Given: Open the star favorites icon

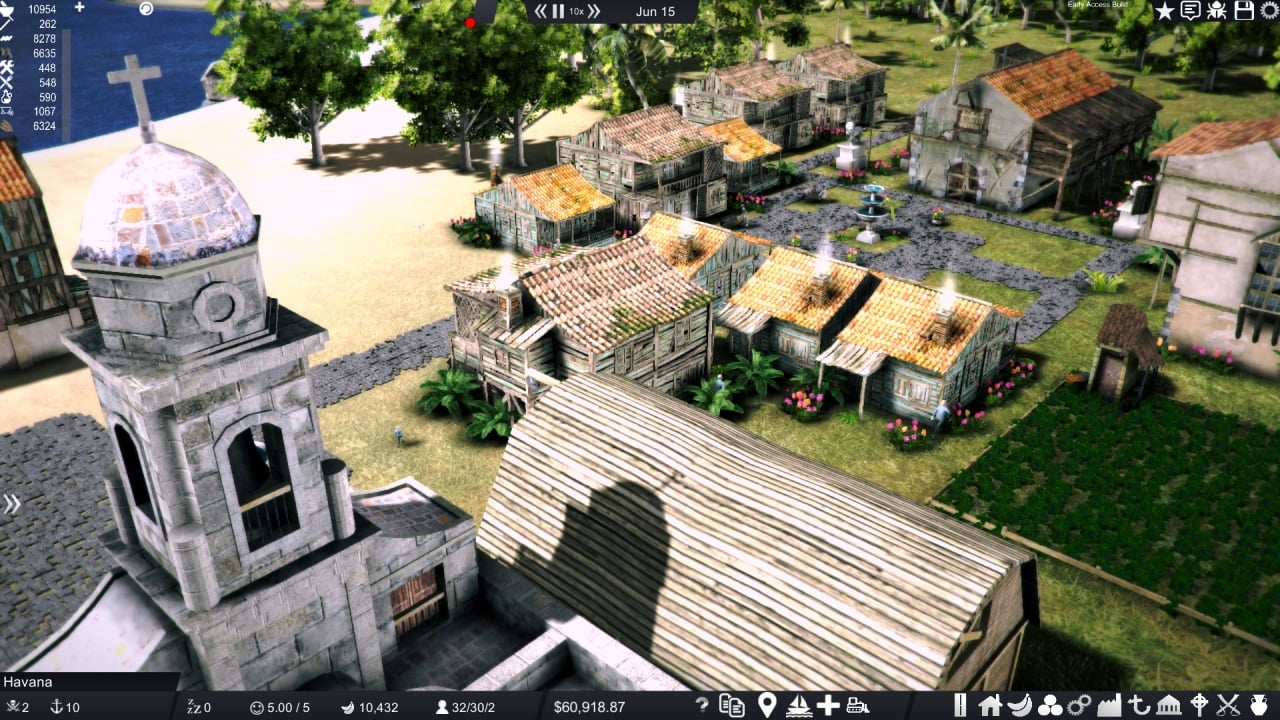Looking at the screenshot, I should [x=1165, y=11].
